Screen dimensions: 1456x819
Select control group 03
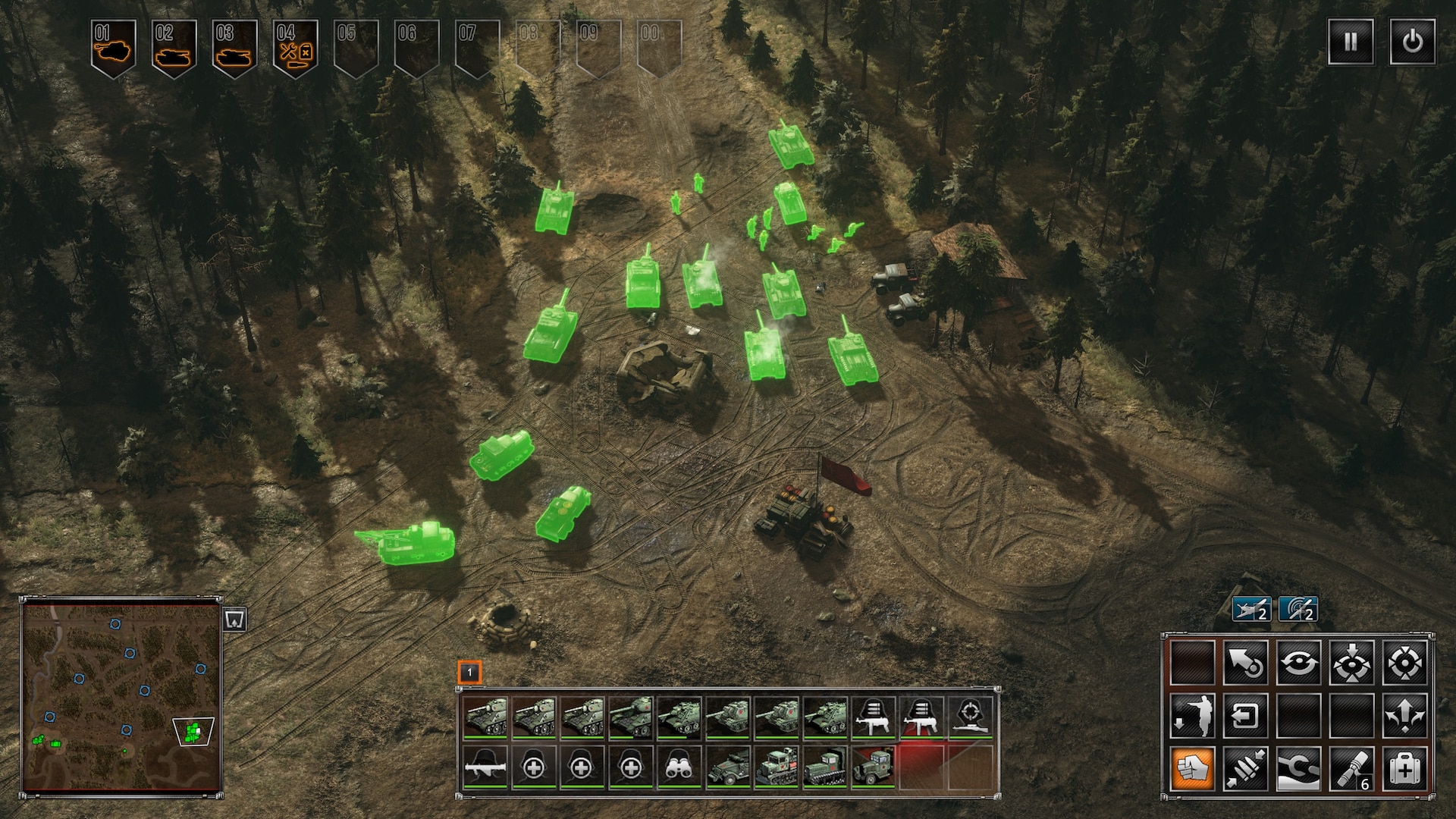pyautogui.click(x=234, y=47)
